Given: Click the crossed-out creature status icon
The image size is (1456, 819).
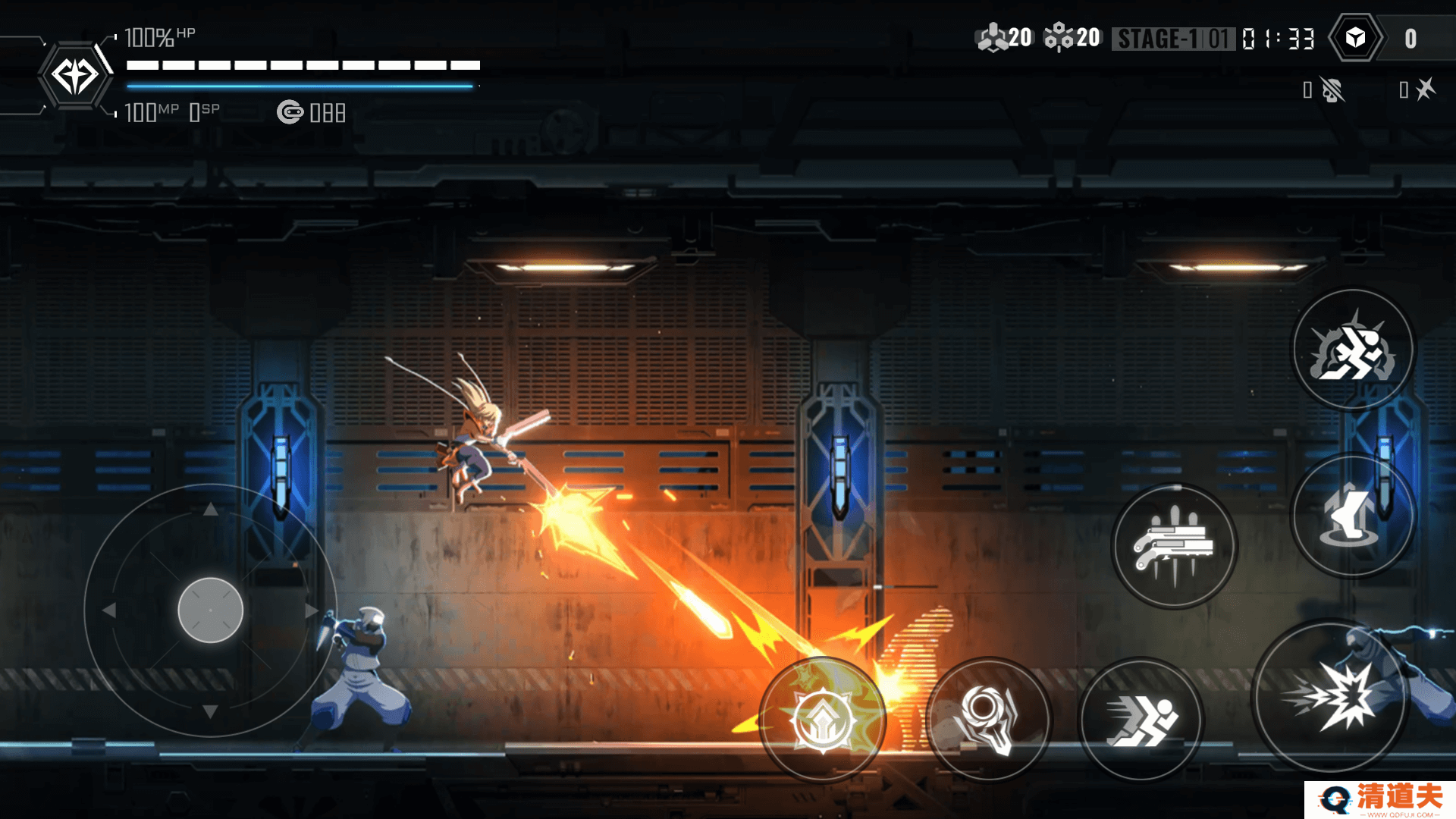Looking at the screenshot, I should coord(1332,90).
